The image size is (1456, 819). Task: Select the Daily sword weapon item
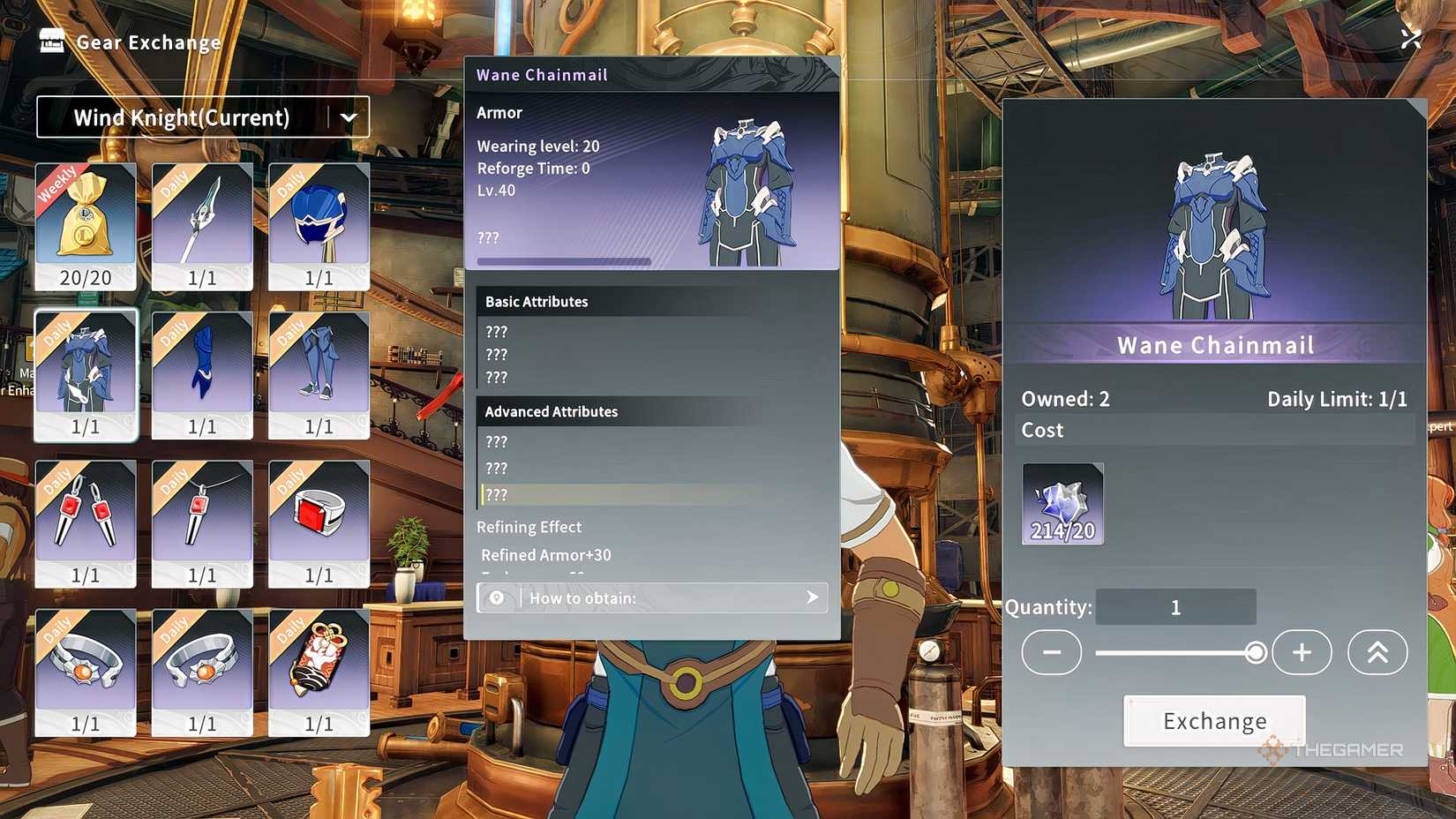click(202, 221)
